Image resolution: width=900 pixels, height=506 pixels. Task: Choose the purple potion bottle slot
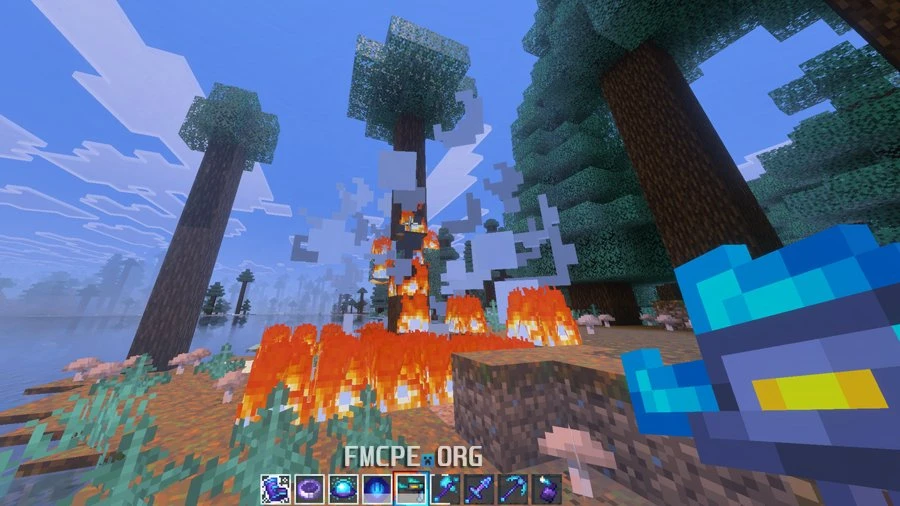tap(547, 489)
